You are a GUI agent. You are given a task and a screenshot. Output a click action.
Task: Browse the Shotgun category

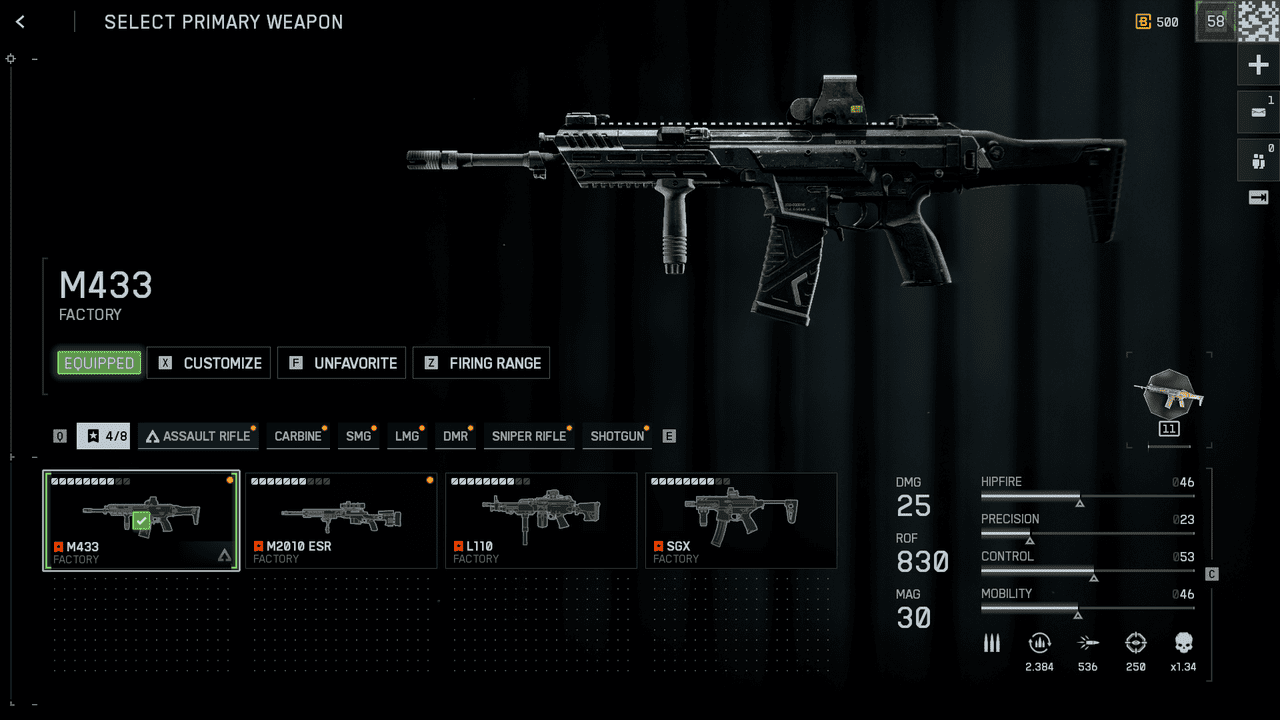point(617,436)
